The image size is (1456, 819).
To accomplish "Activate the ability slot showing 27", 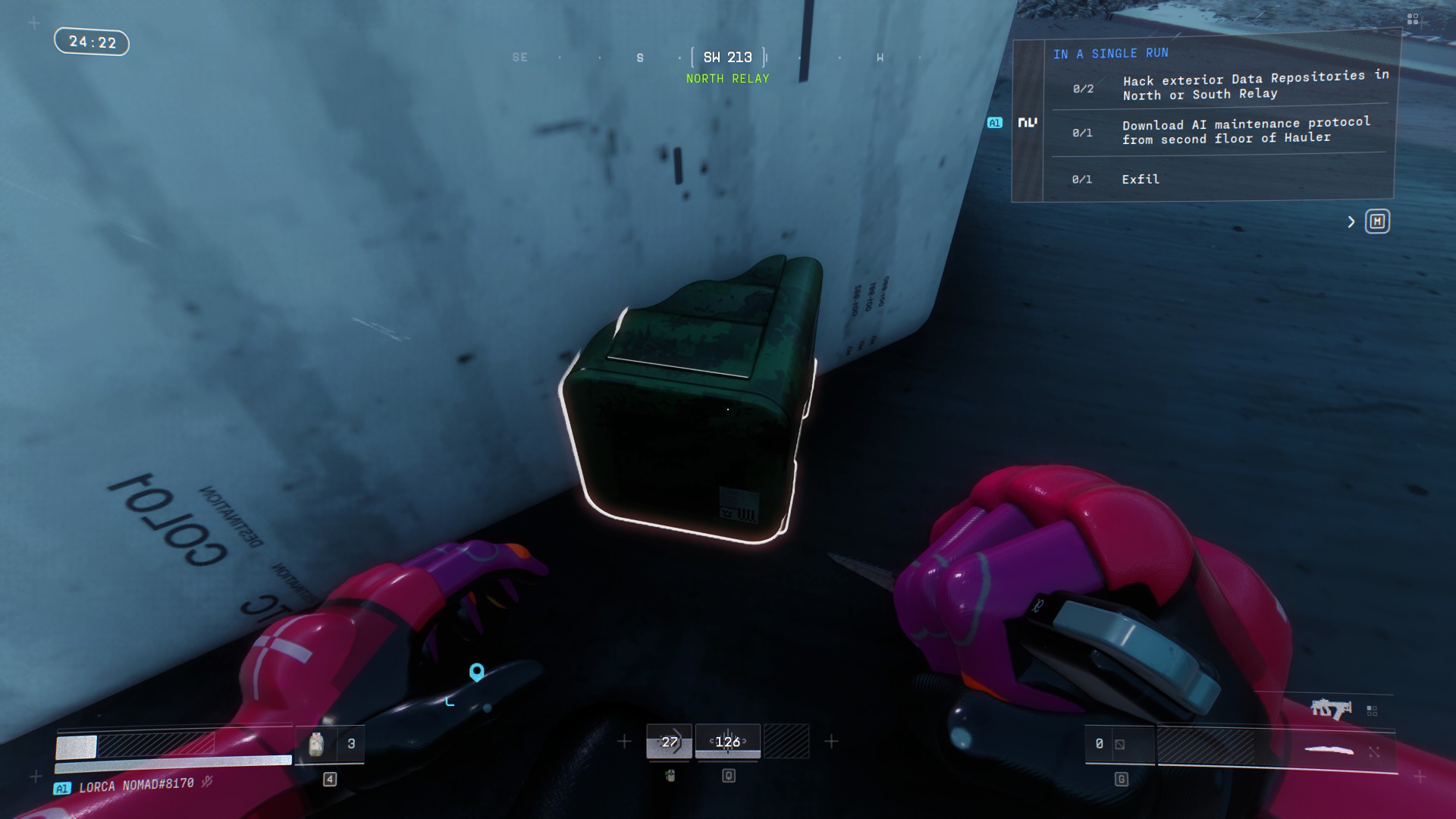I will pos(669,742).
